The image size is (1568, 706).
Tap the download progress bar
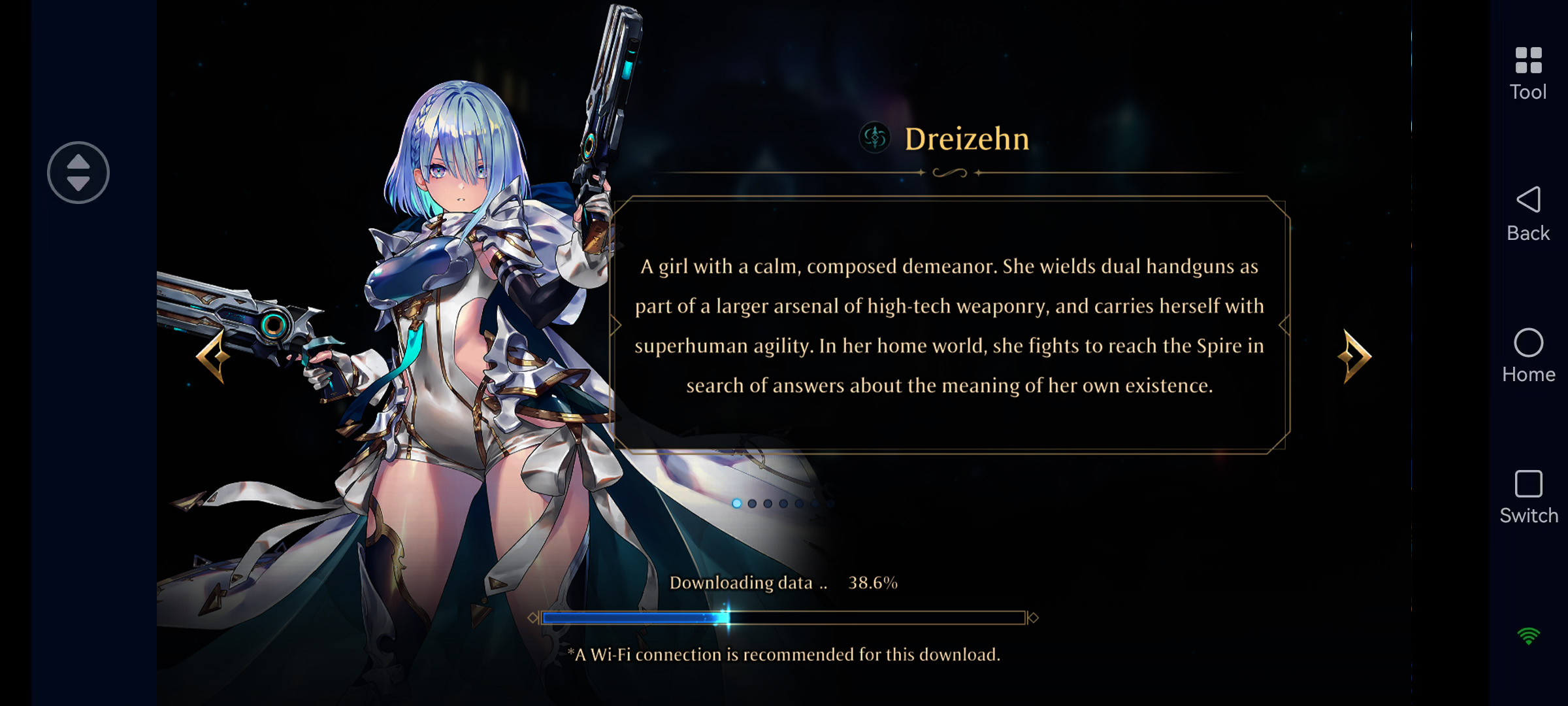[x=784, y=616]
